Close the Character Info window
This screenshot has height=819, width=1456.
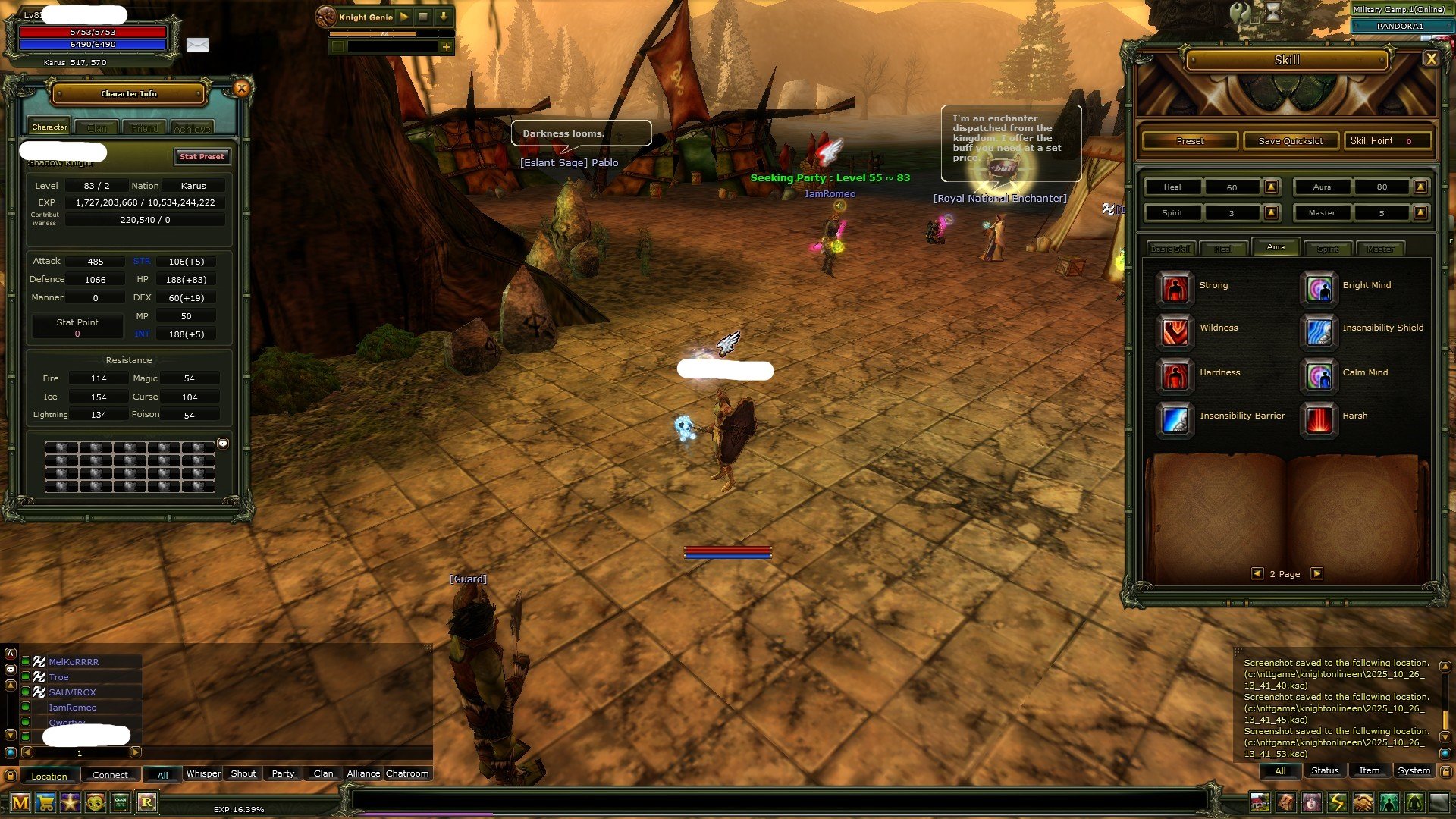(241, 89)
